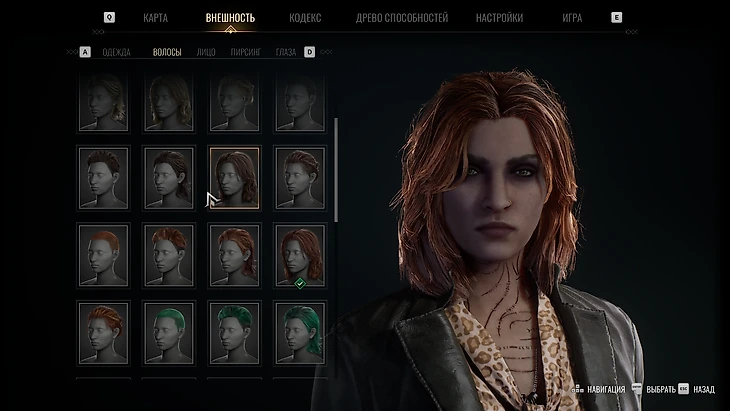The height and width of the screenshot is (411, 730).
Task: Open the Пирсинг category
Action: coord(245,52)
